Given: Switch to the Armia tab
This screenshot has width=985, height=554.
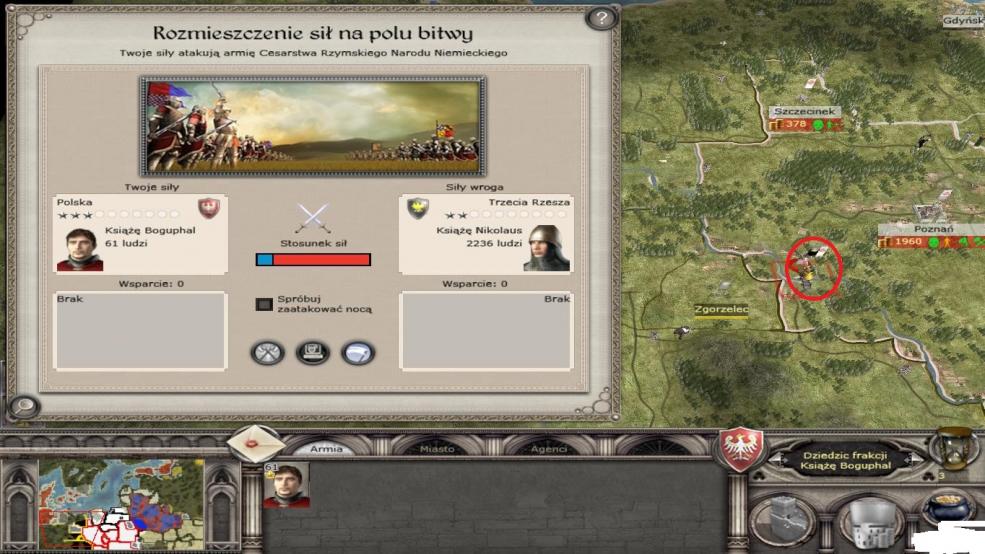Looking at the screenshot, I should point(326,449).
